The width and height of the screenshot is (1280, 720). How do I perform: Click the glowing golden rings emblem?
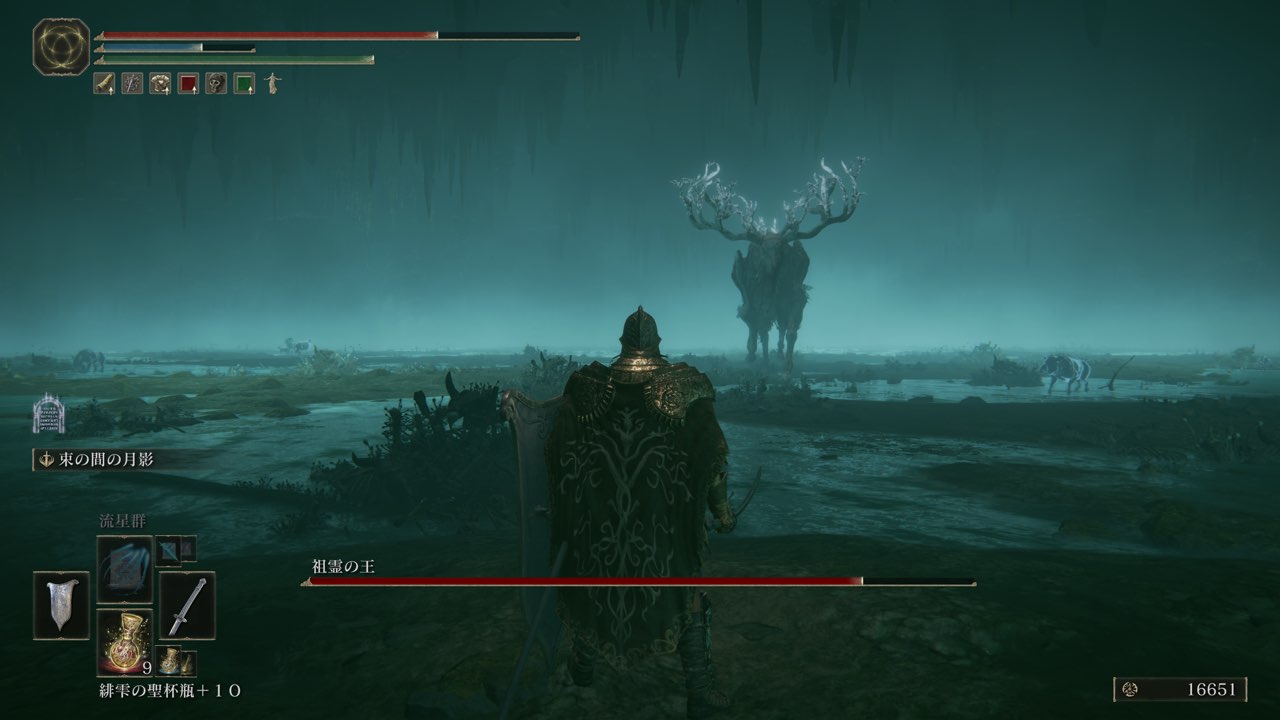(62, 47)
